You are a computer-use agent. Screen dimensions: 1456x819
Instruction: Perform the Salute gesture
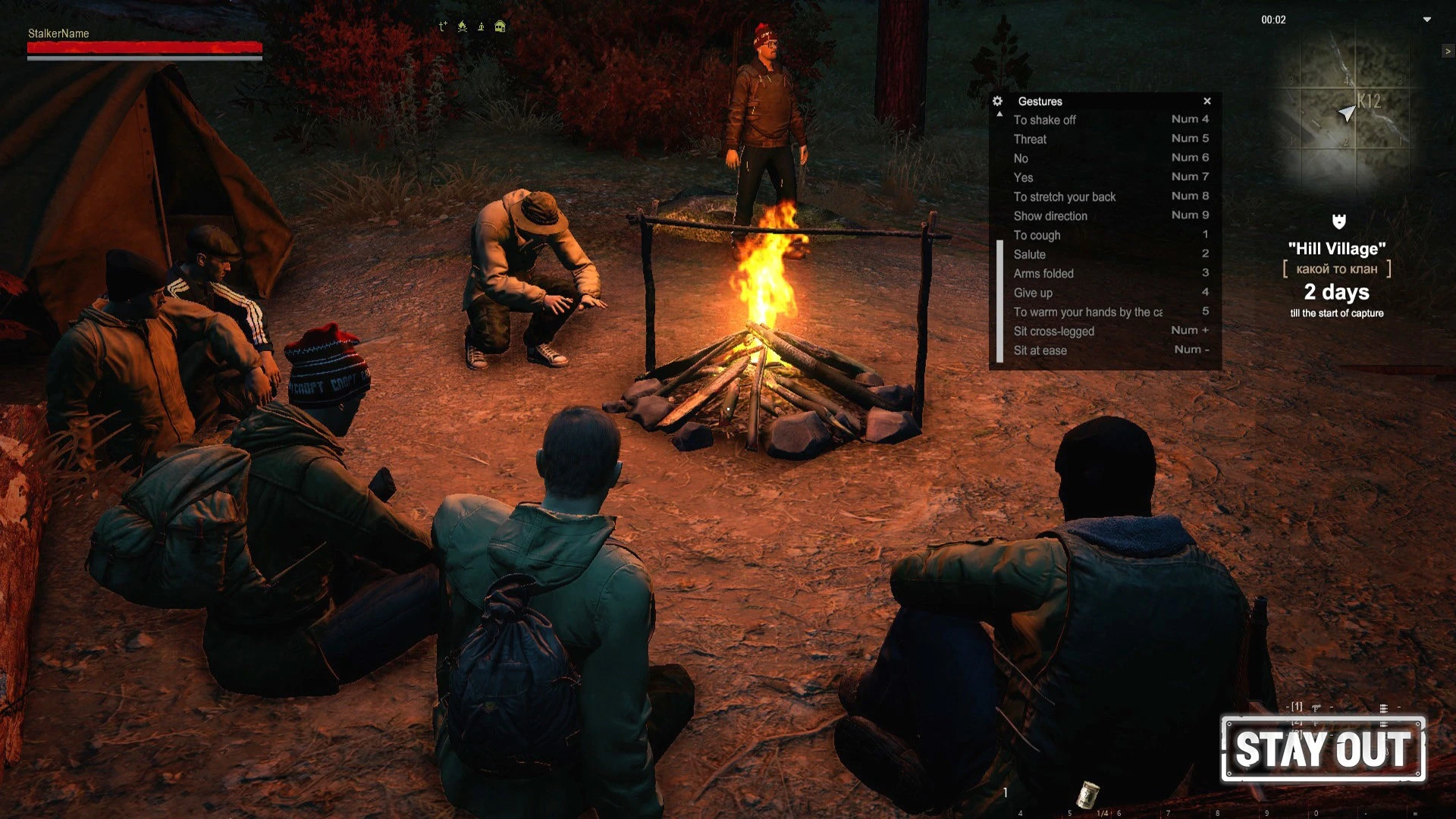1029,254
